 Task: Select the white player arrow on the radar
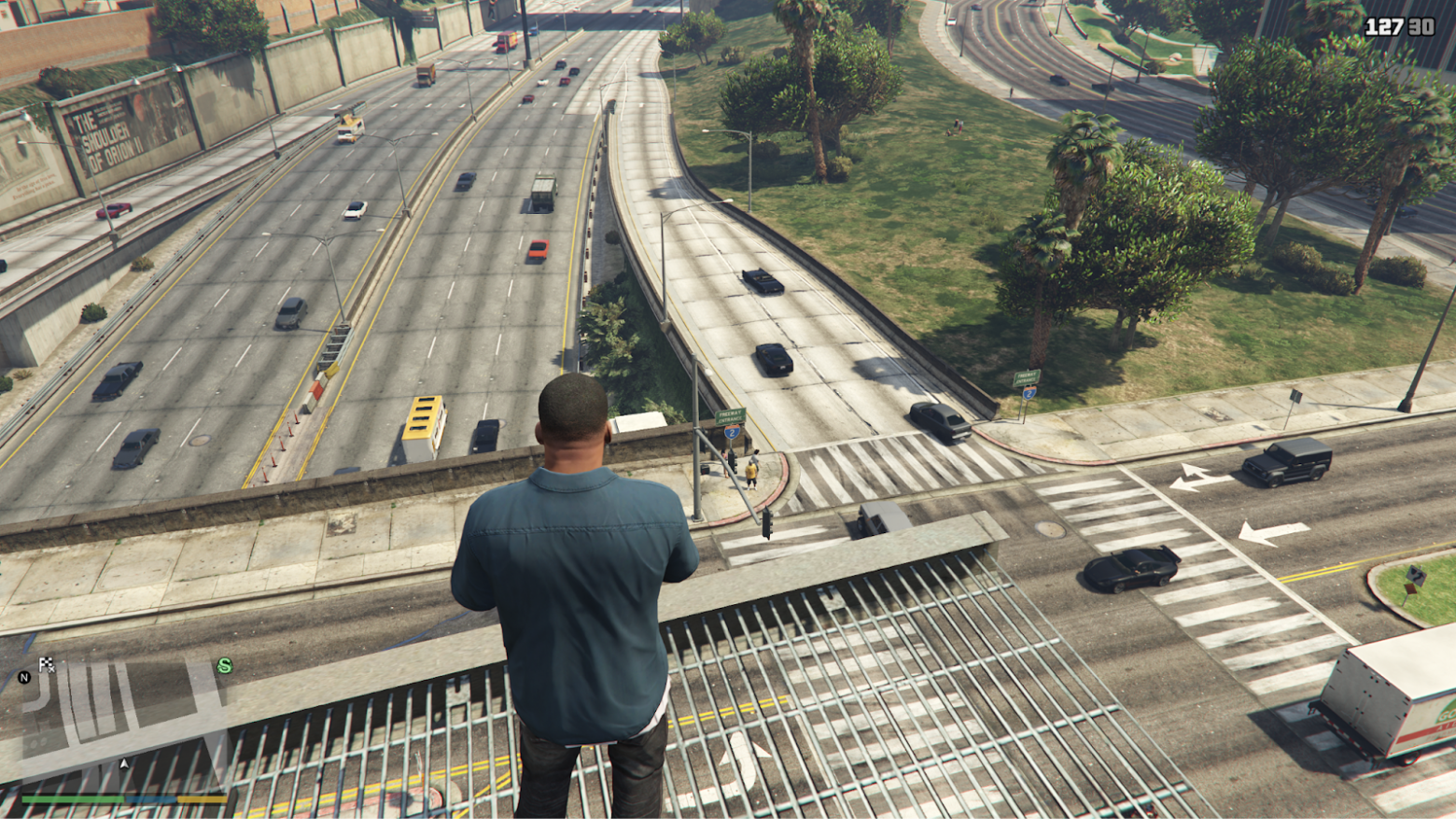point(124,764)
